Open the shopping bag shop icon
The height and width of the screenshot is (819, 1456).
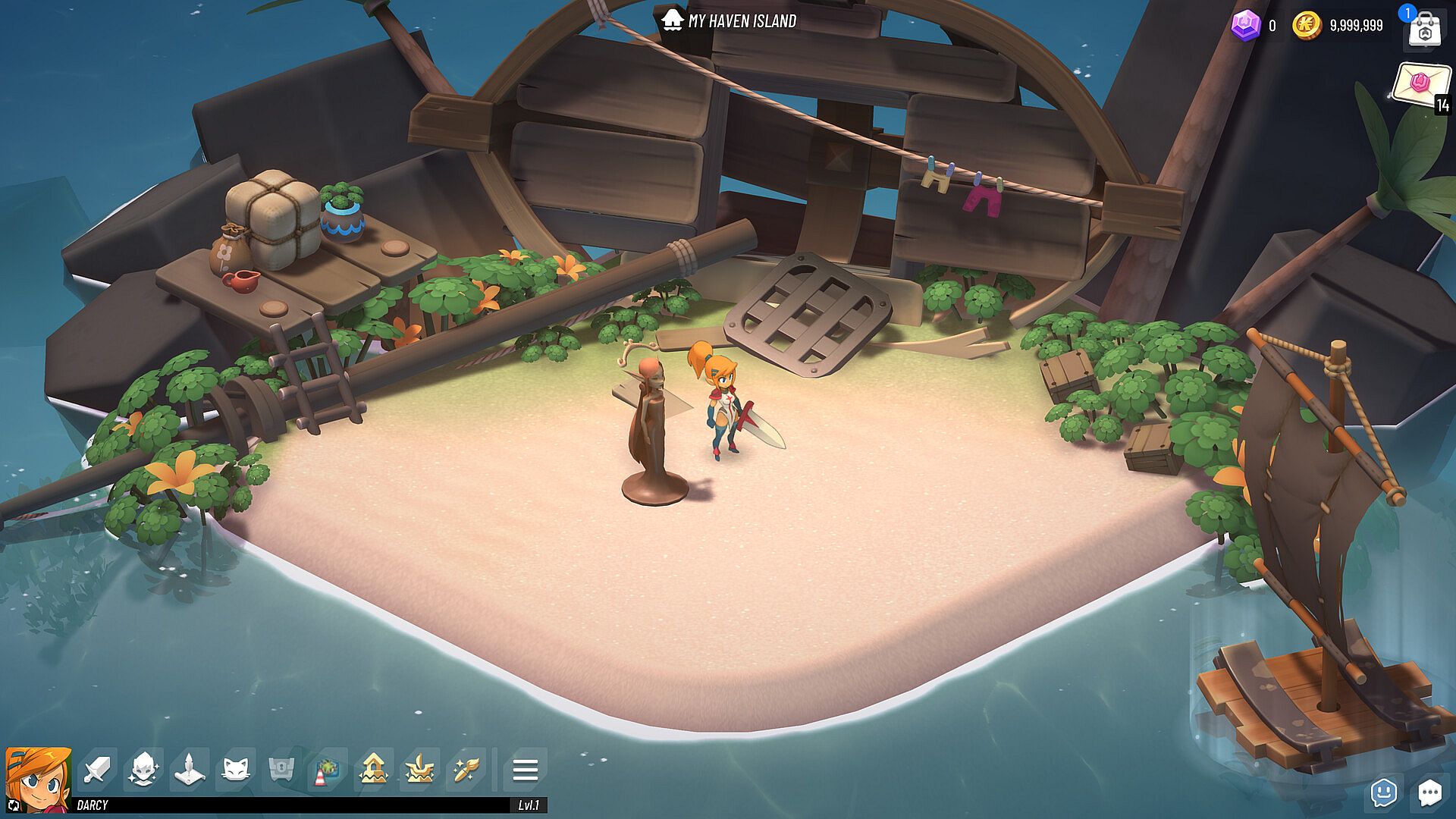click(1424, 30)
